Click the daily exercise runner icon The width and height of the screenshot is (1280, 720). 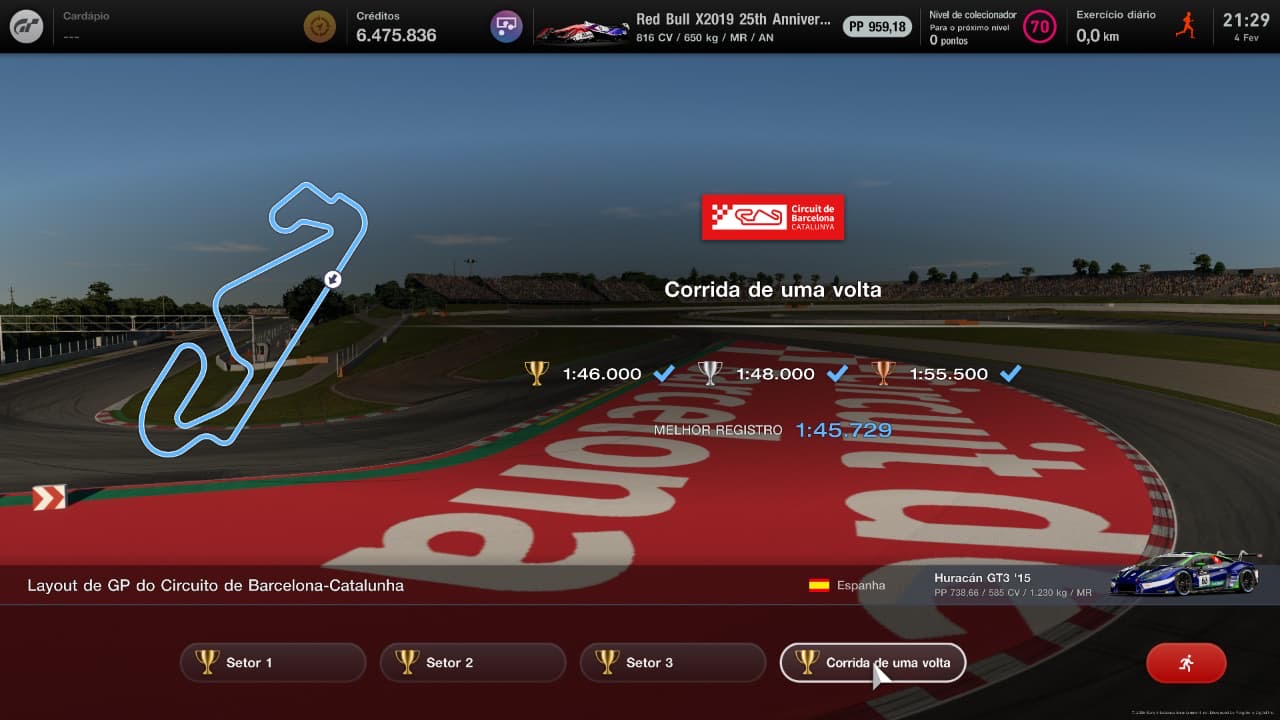[1186, 26]
